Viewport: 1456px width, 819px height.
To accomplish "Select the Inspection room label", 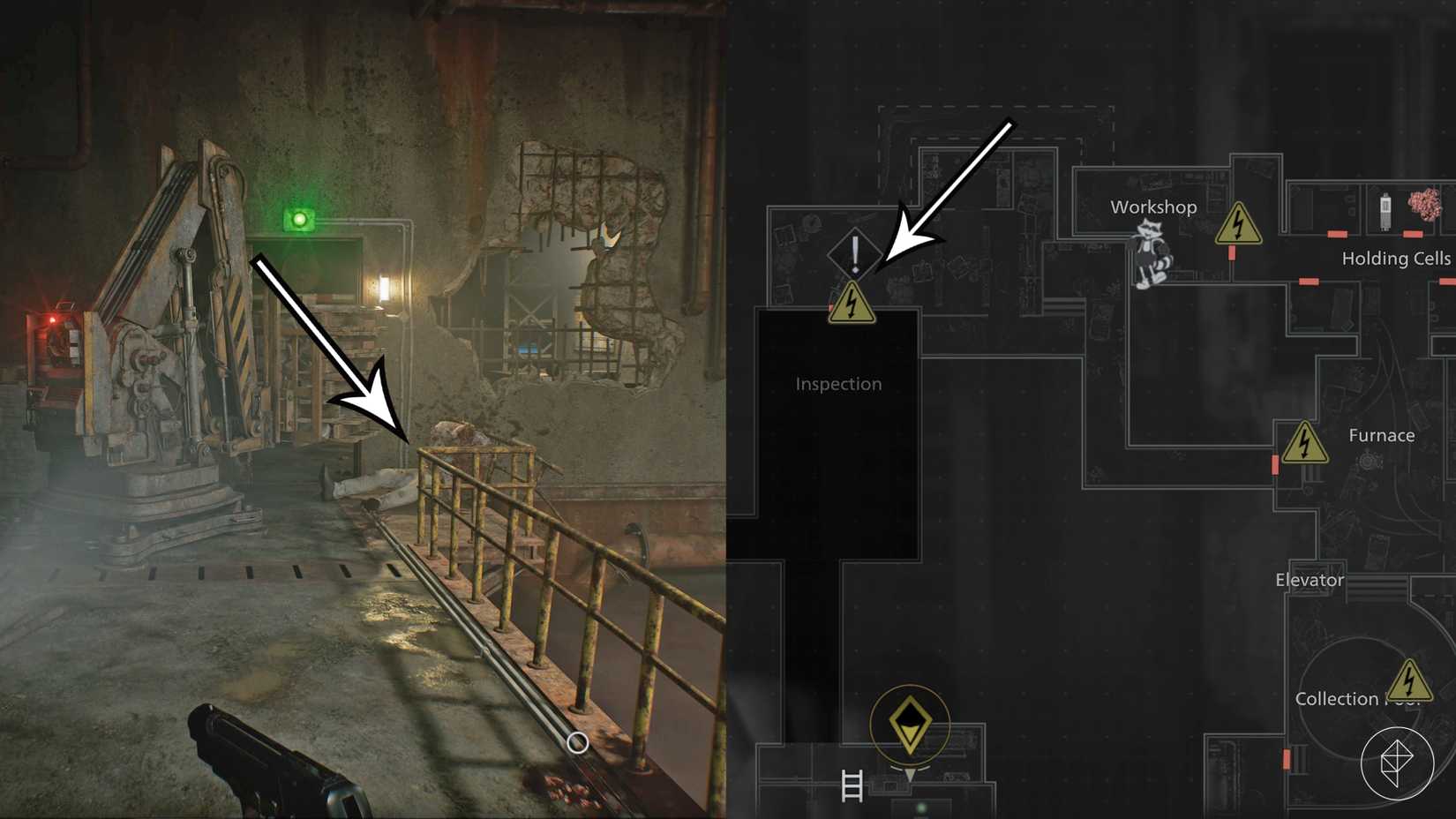I will pyautogui.click(x=837, y=383).
